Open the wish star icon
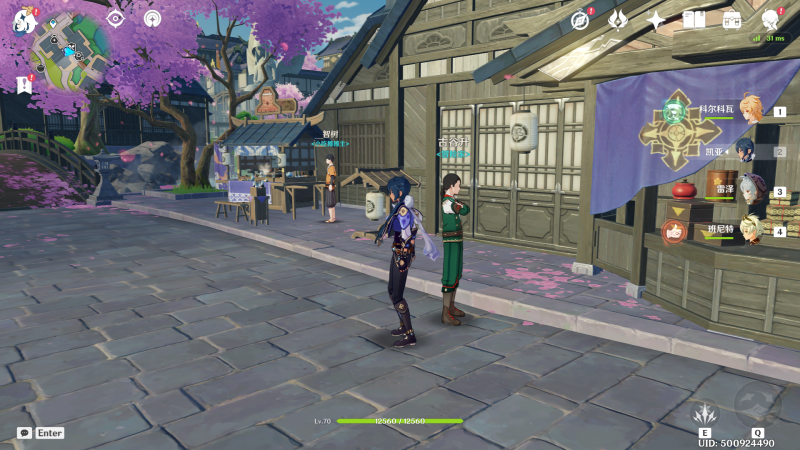Image resolution: width=800 pixels, height=450 pixels. click(656, 19)
